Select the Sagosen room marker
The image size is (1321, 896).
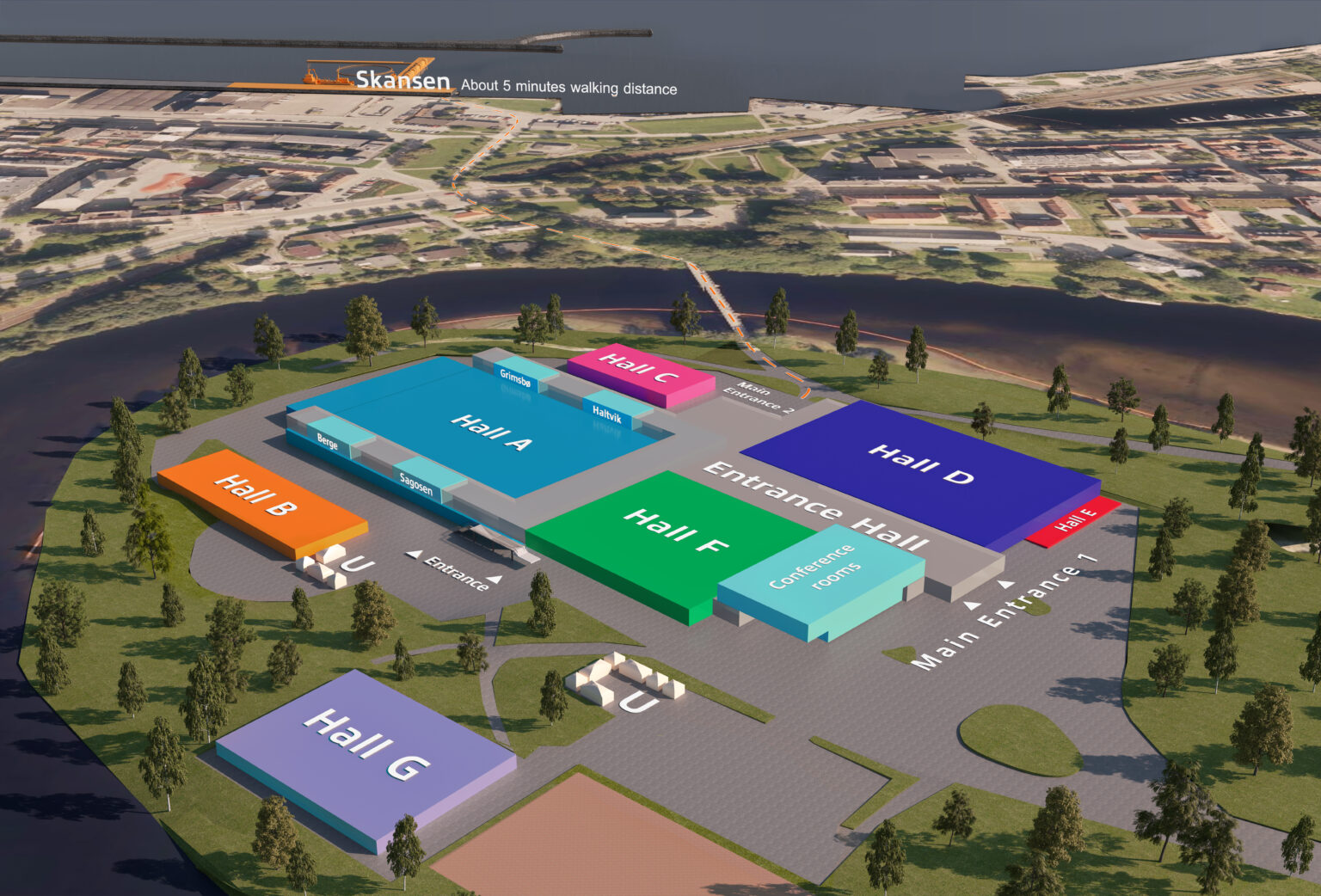(x=416, y=483)
